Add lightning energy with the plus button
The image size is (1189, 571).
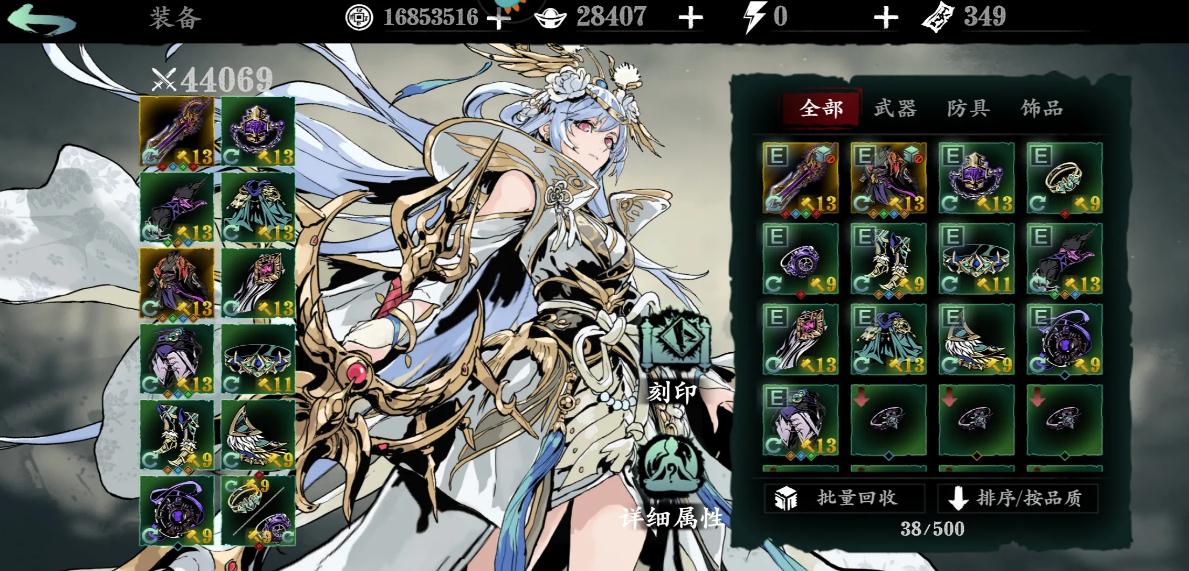[x=885, y=18]
